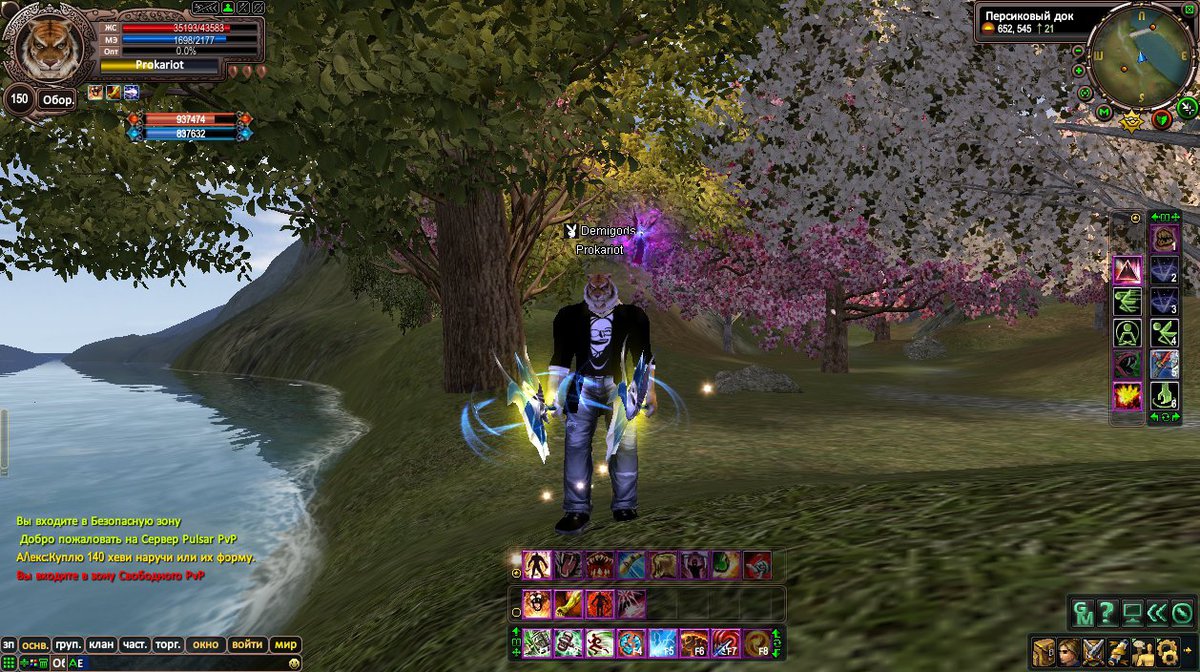Open the crossed swords skills icon
1200x672 pixels.
click(1093, 651)
